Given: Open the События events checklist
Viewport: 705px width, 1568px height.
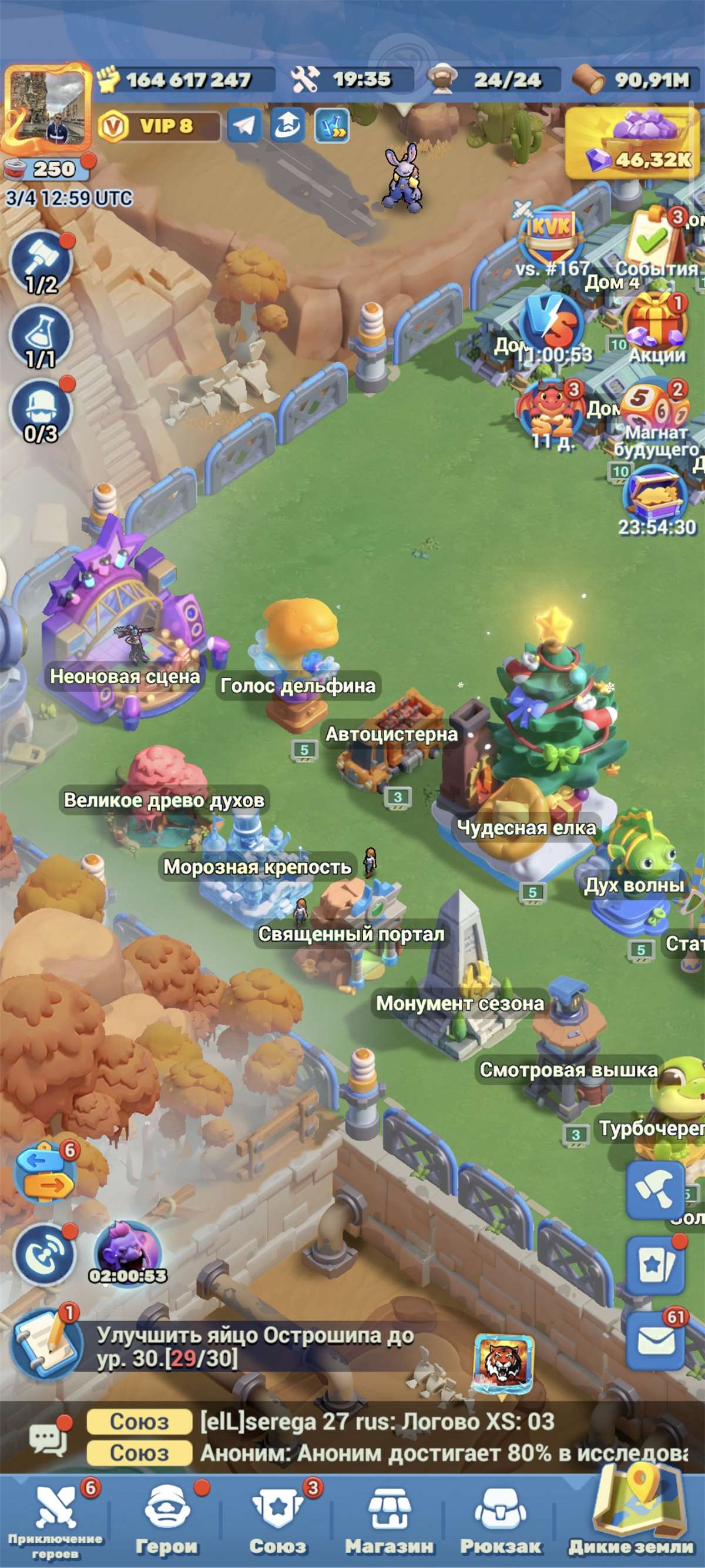Looking at the screenshot, I should pos(656,241).
